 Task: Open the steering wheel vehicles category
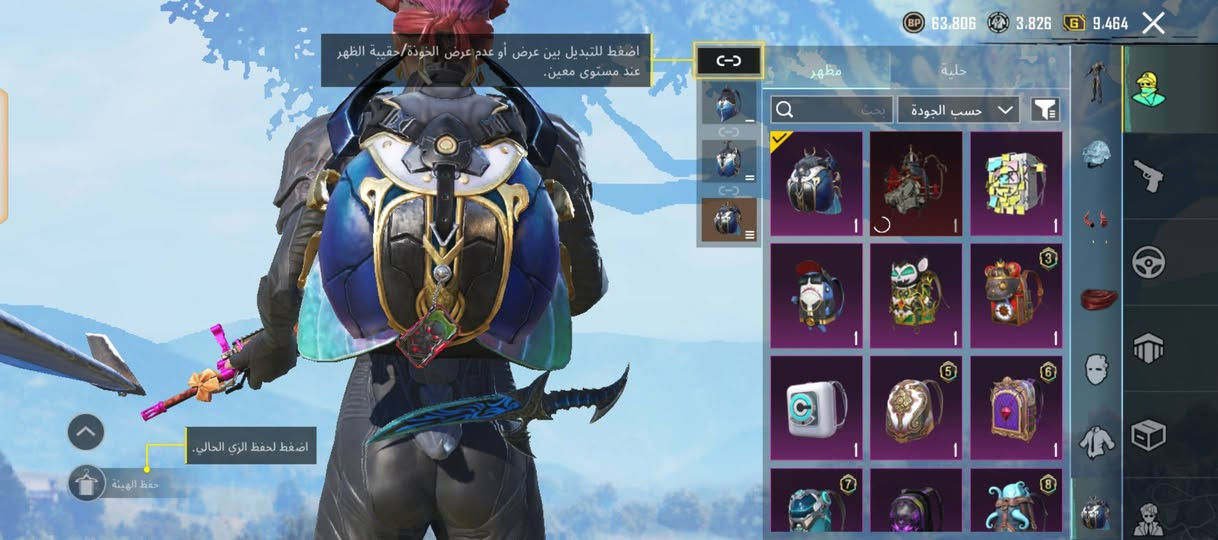(1147, 263)
